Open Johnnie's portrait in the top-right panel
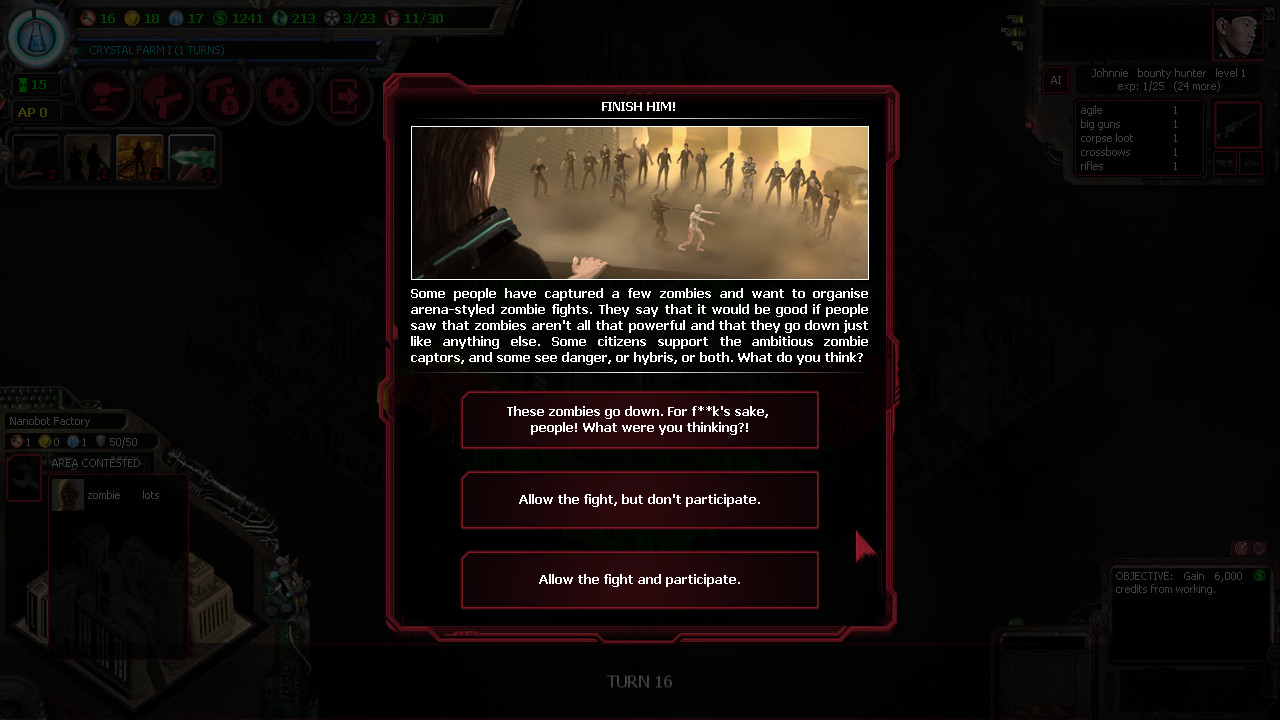Screen dimensions: 1280x720 pyautogui.click(x=1238, y=32)
